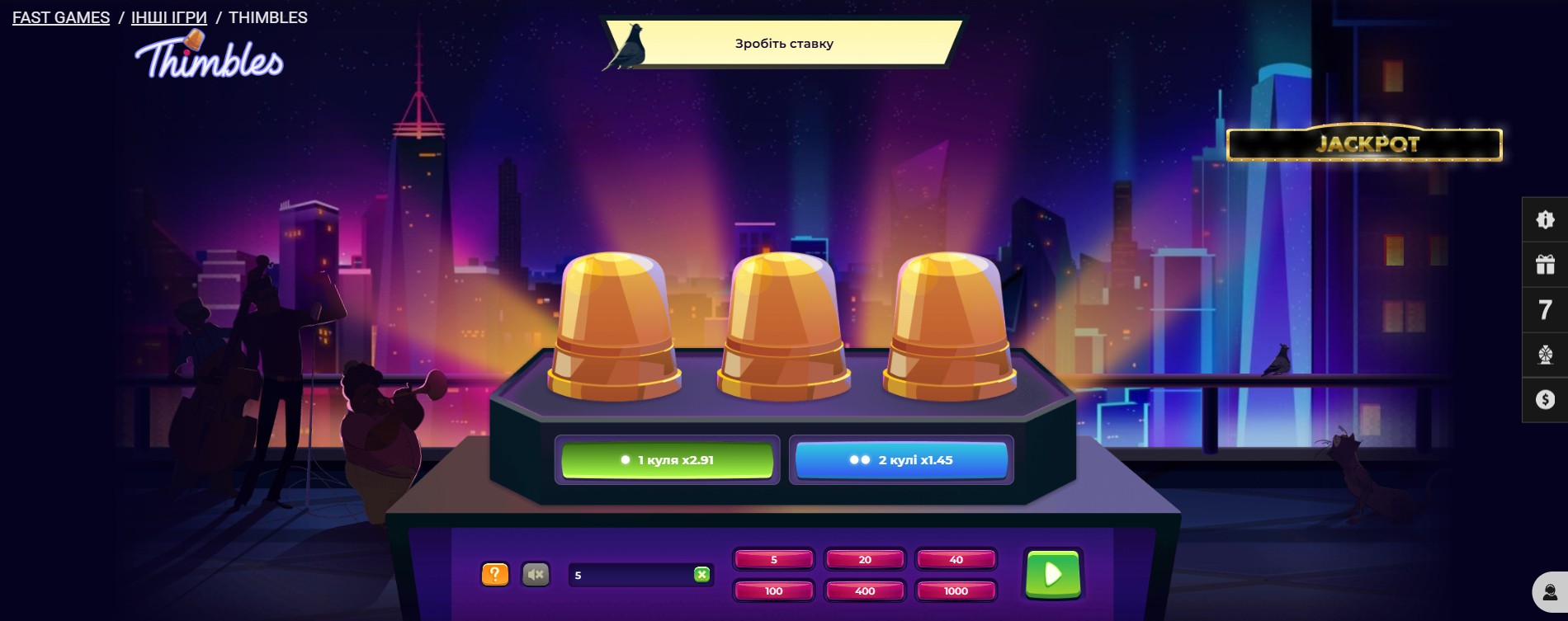Add 100 to bet with chip
Viewport: 1568px width, 621px height.
point(773,590)
